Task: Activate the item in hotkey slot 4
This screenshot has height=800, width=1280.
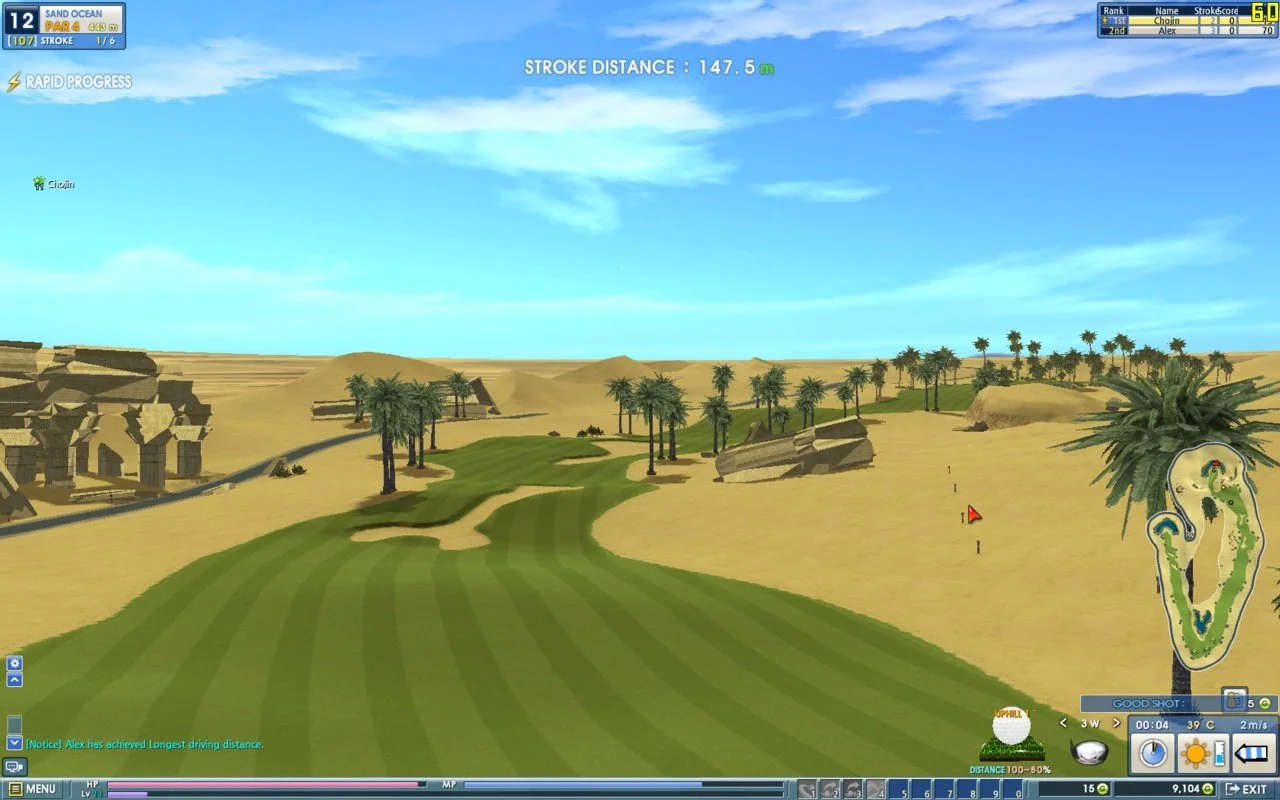Action: (x=874, y=789)
